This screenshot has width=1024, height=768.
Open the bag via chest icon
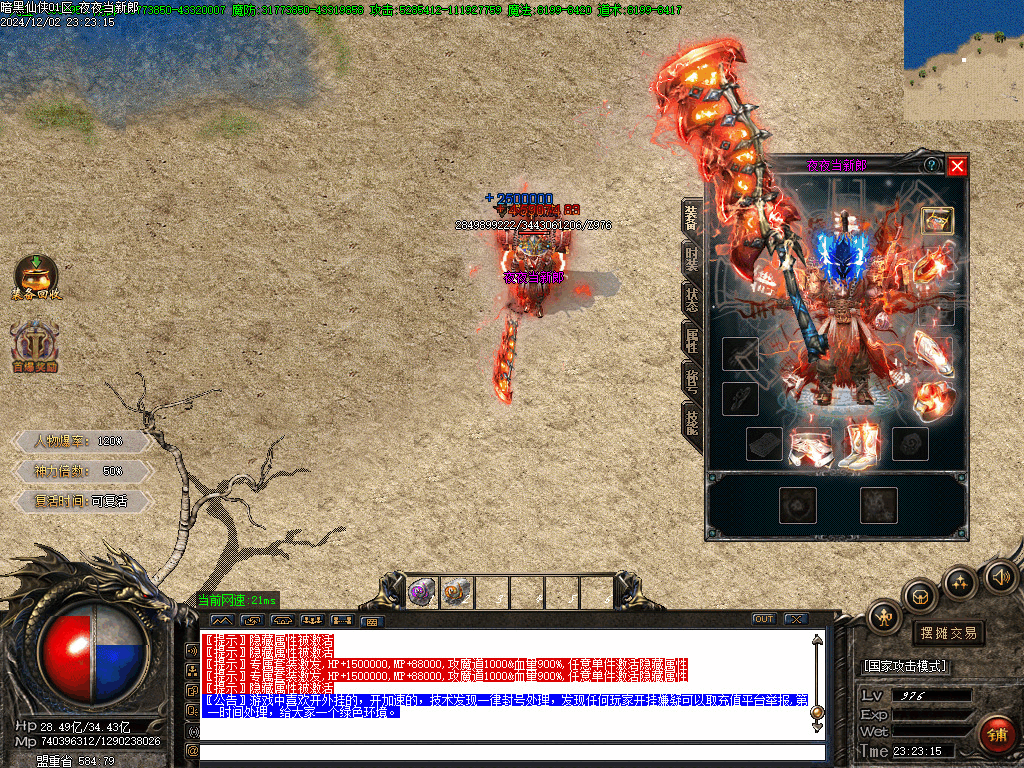[920, 597]
